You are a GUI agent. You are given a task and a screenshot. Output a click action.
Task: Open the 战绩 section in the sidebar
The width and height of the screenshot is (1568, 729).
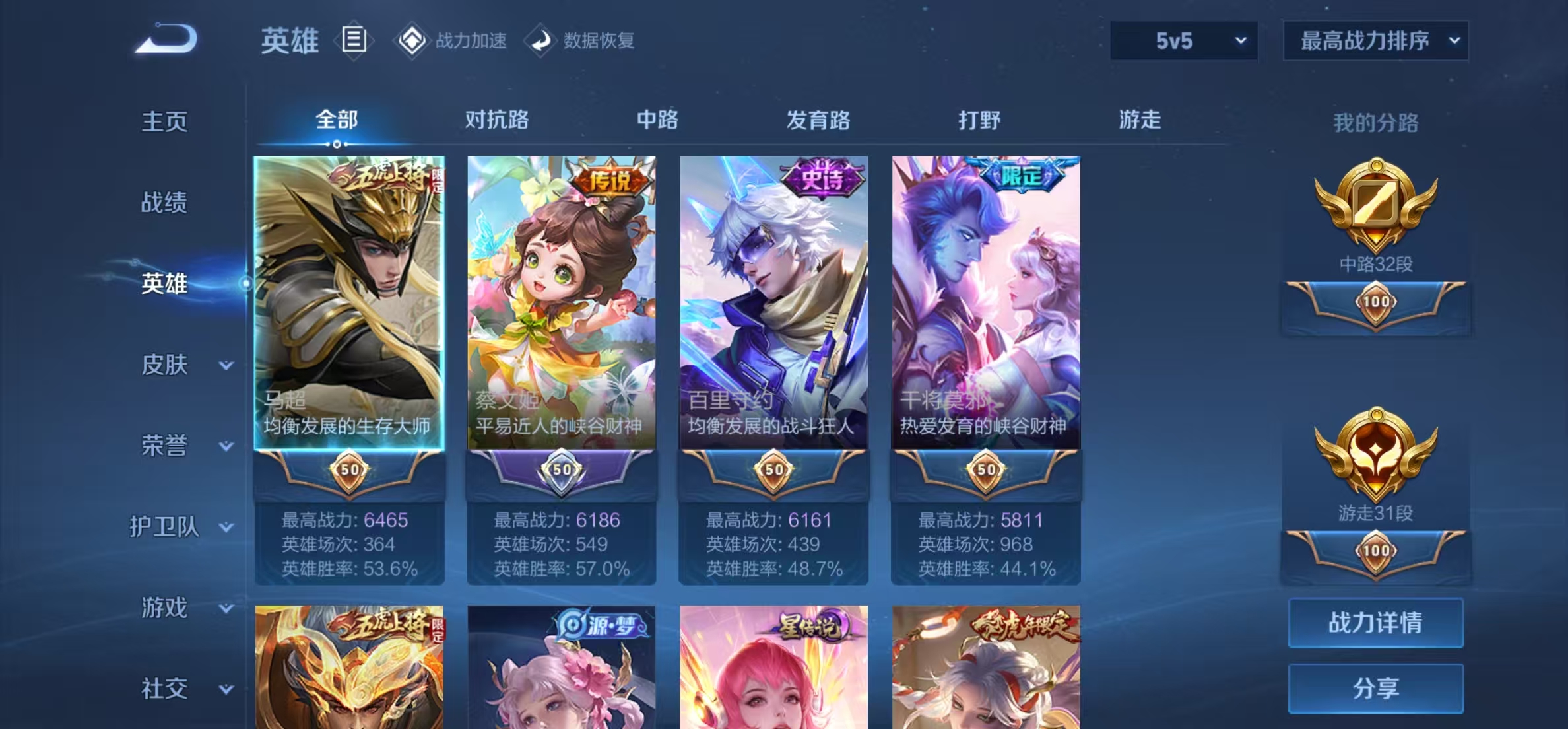pos(165,203)
